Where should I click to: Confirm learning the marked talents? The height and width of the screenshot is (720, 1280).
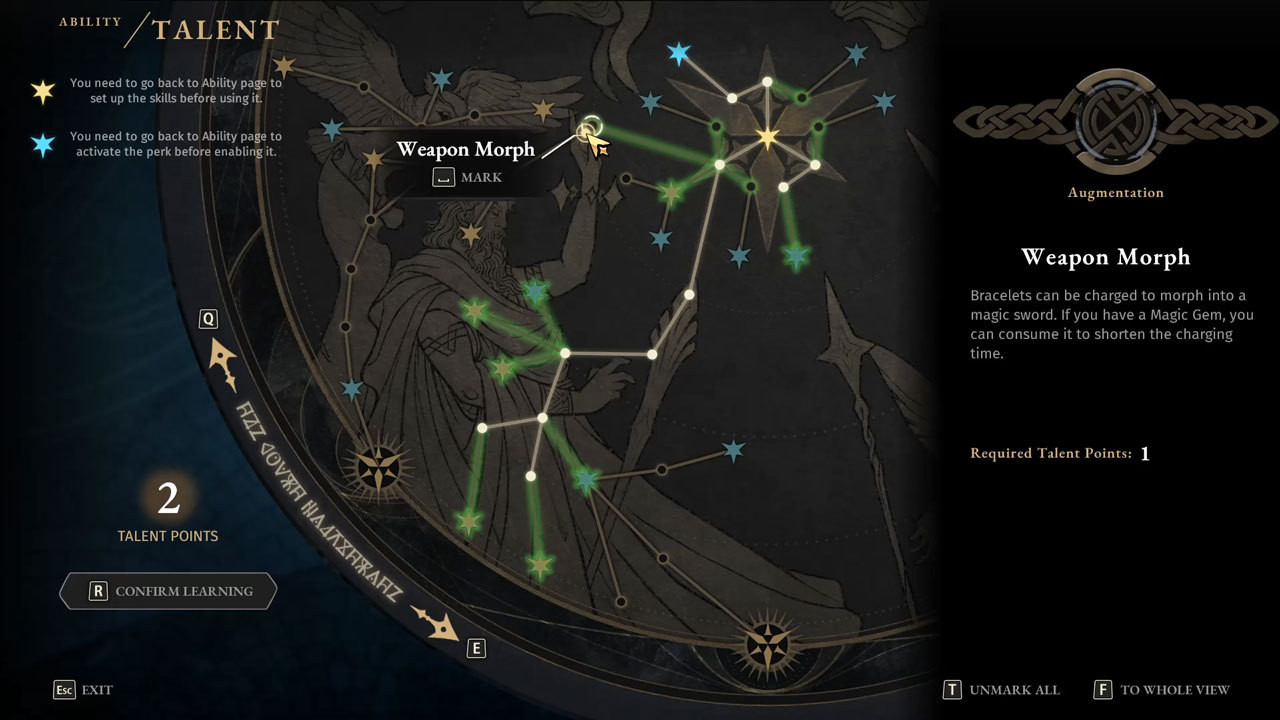click(x=168, y=591)
